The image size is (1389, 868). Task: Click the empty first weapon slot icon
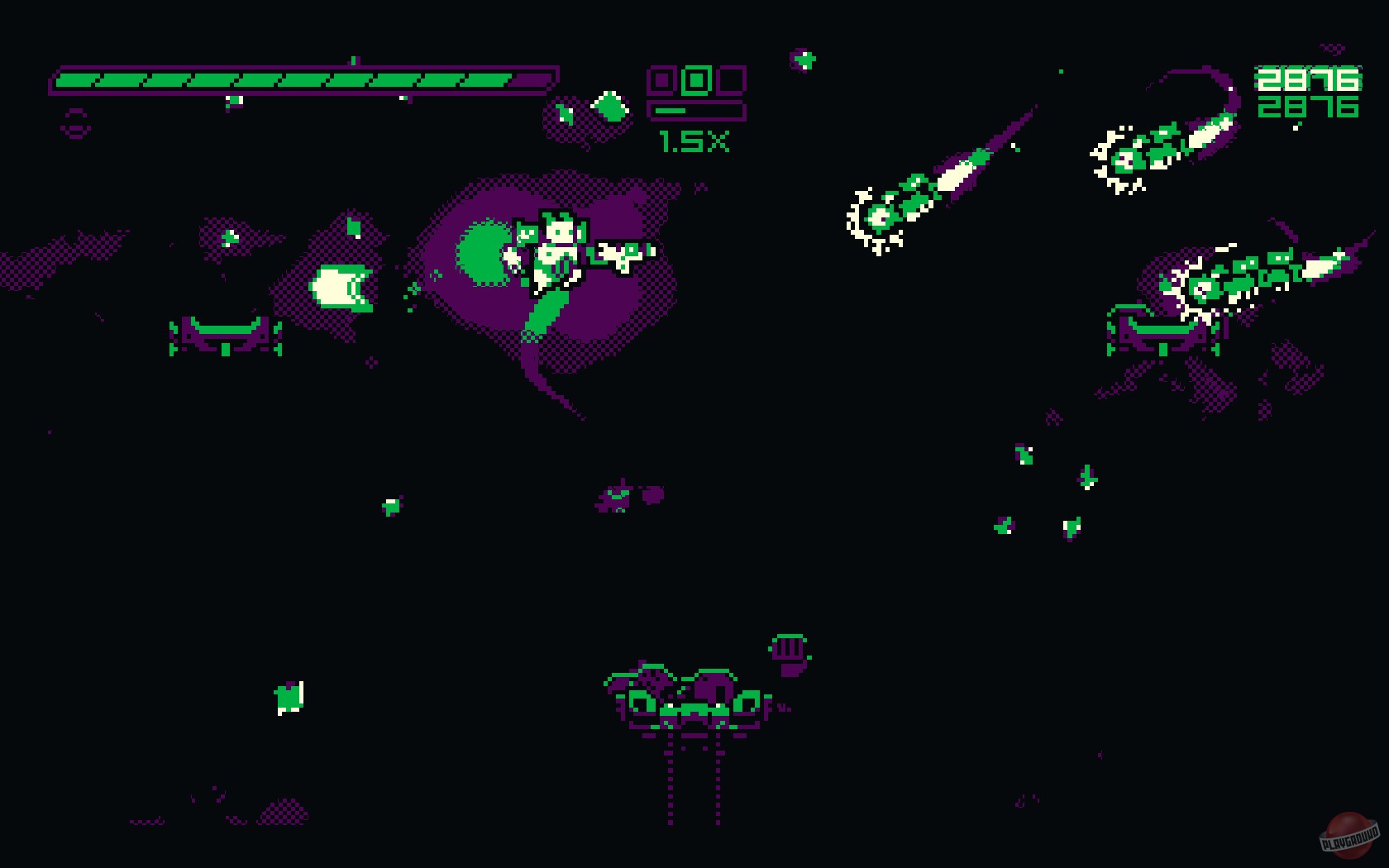tap(661, 80)
